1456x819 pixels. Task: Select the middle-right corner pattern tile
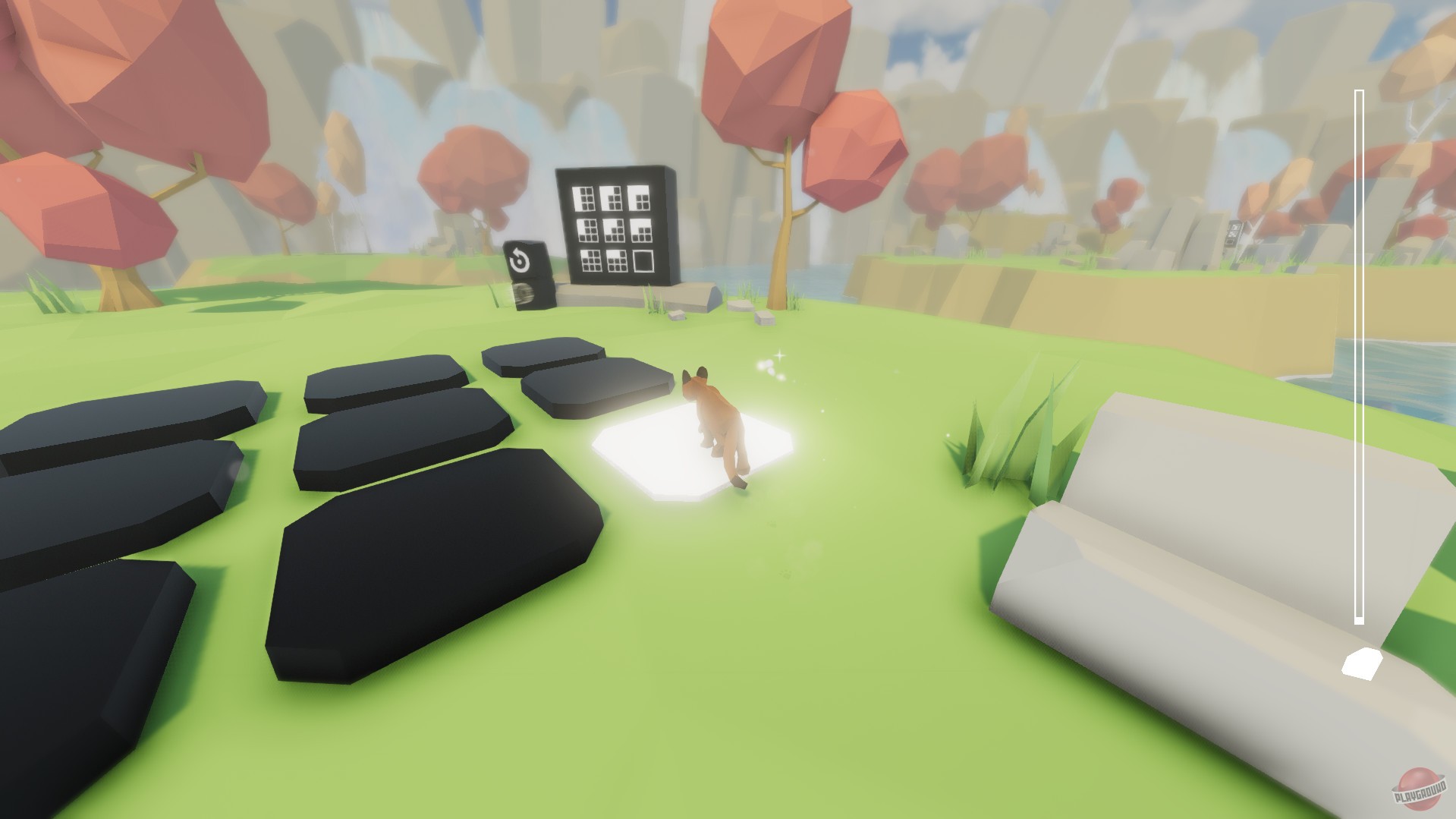[x=641, y=230]
